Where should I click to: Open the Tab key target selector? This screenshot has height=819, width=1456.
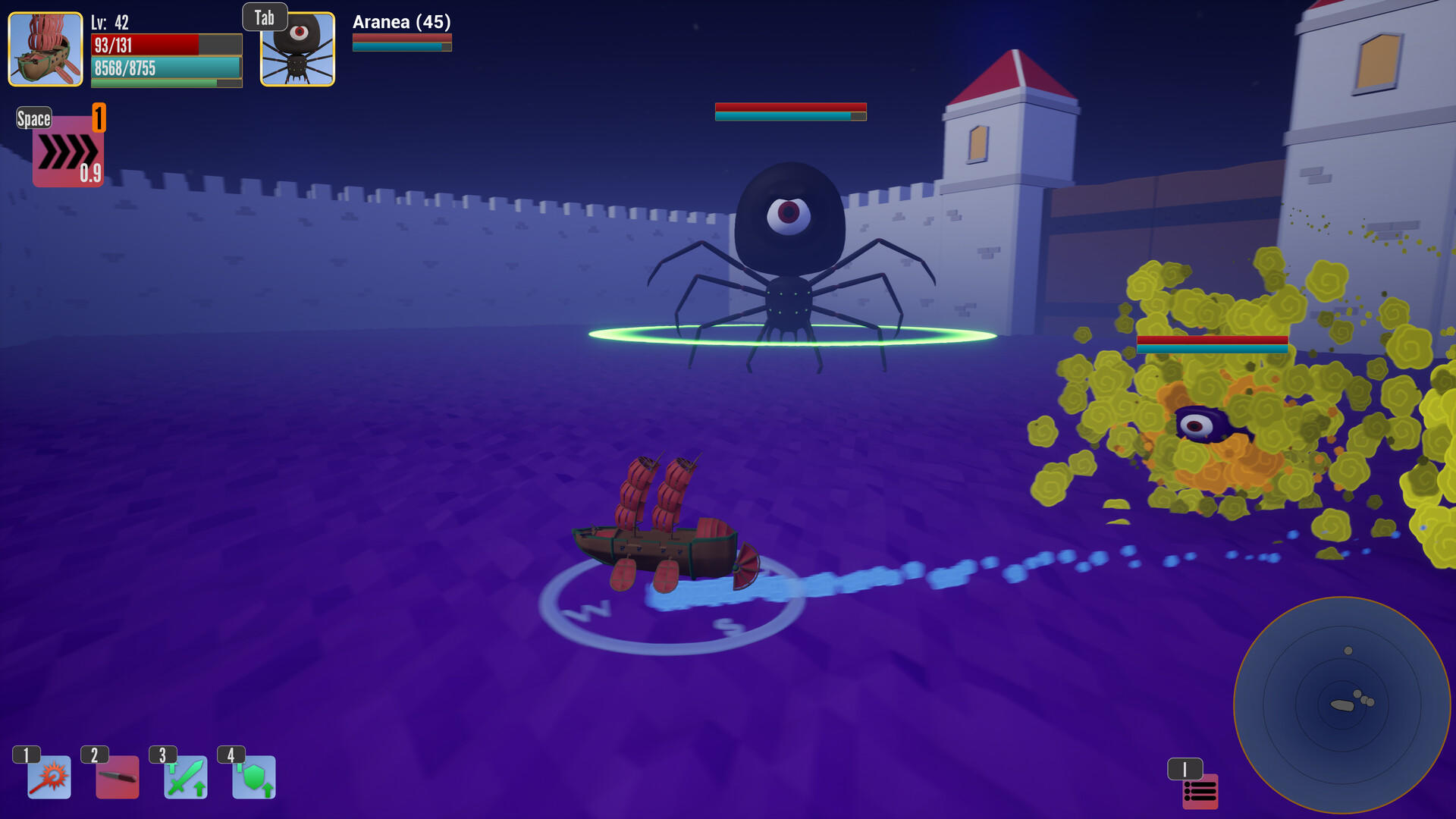tap(265, 17)
